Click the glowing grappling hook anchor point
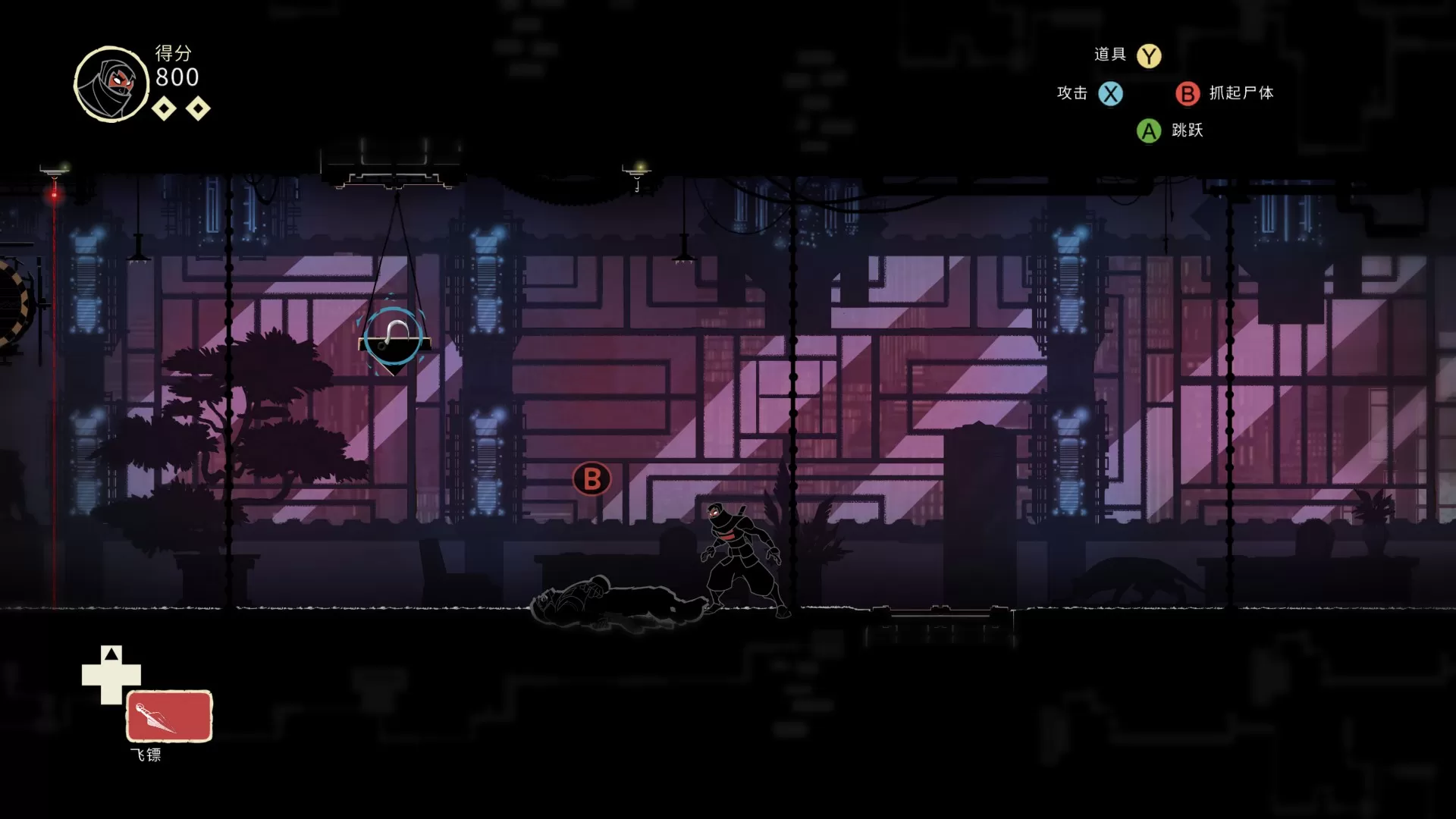This screenshot has height=819, width=1456. click(x=394, y=338)
